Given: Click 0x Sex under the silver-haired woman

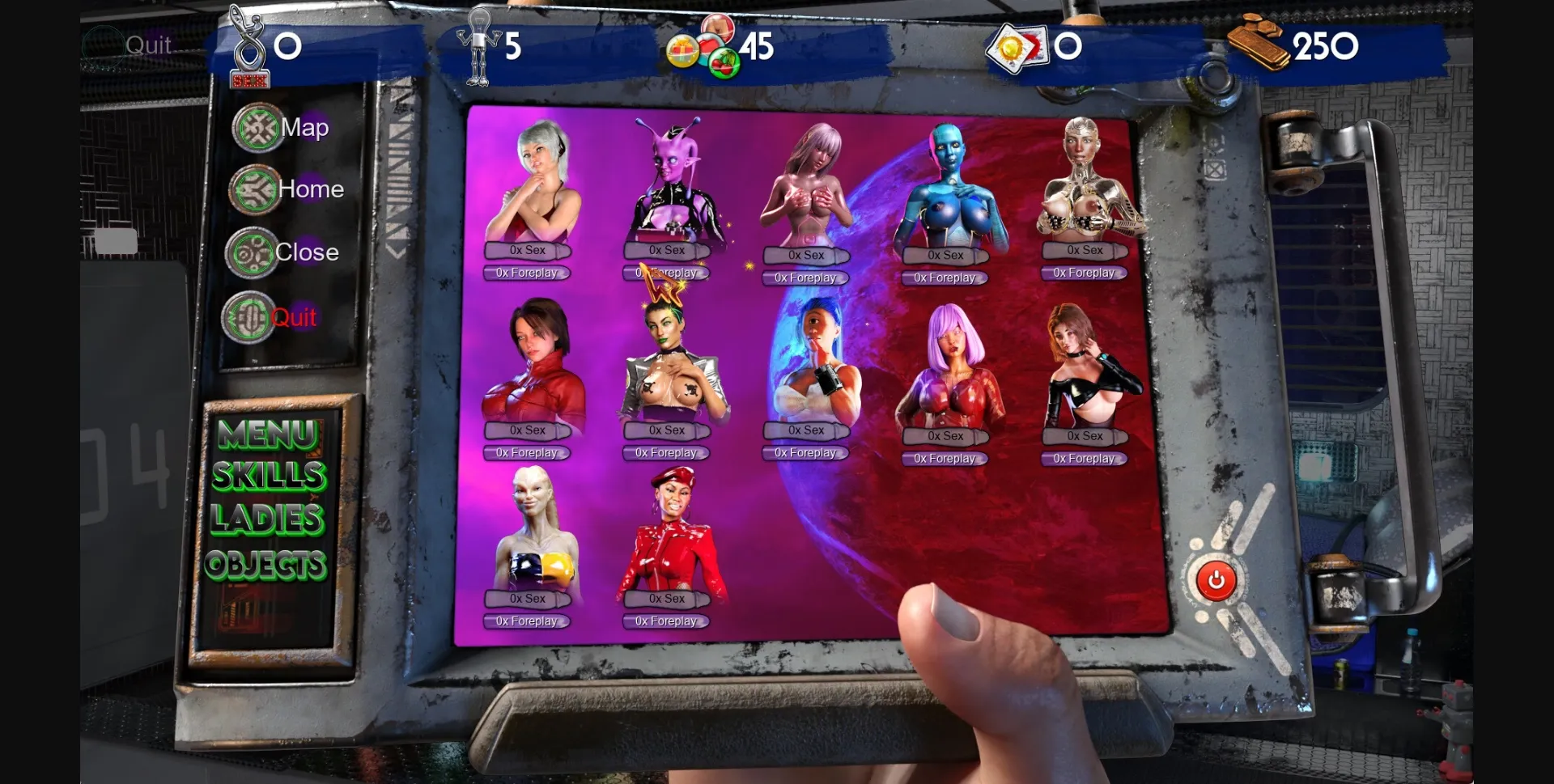Looking at the screenshot, I should click(527, 251).
